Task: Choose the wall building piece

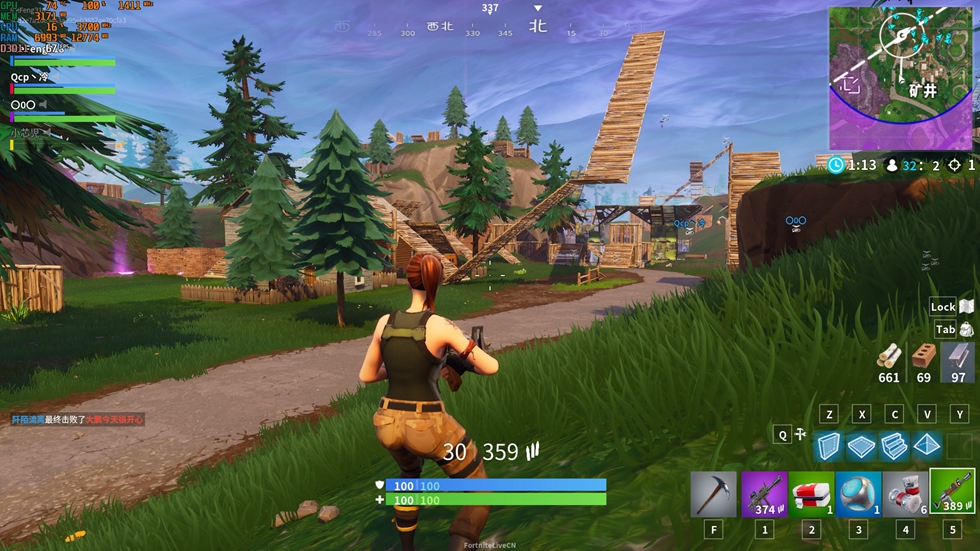Action: 828,446
